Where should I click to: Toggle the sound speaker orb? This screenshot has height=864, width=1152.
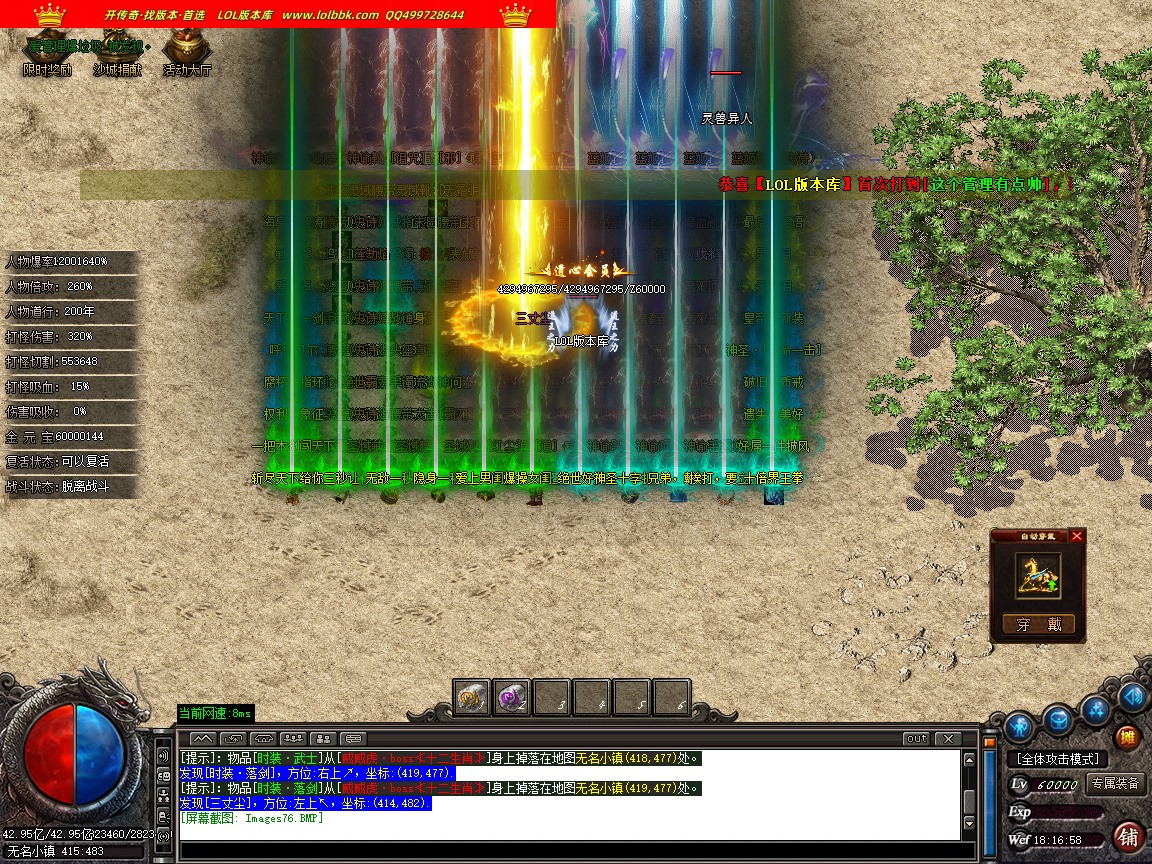pos(1133,696)
